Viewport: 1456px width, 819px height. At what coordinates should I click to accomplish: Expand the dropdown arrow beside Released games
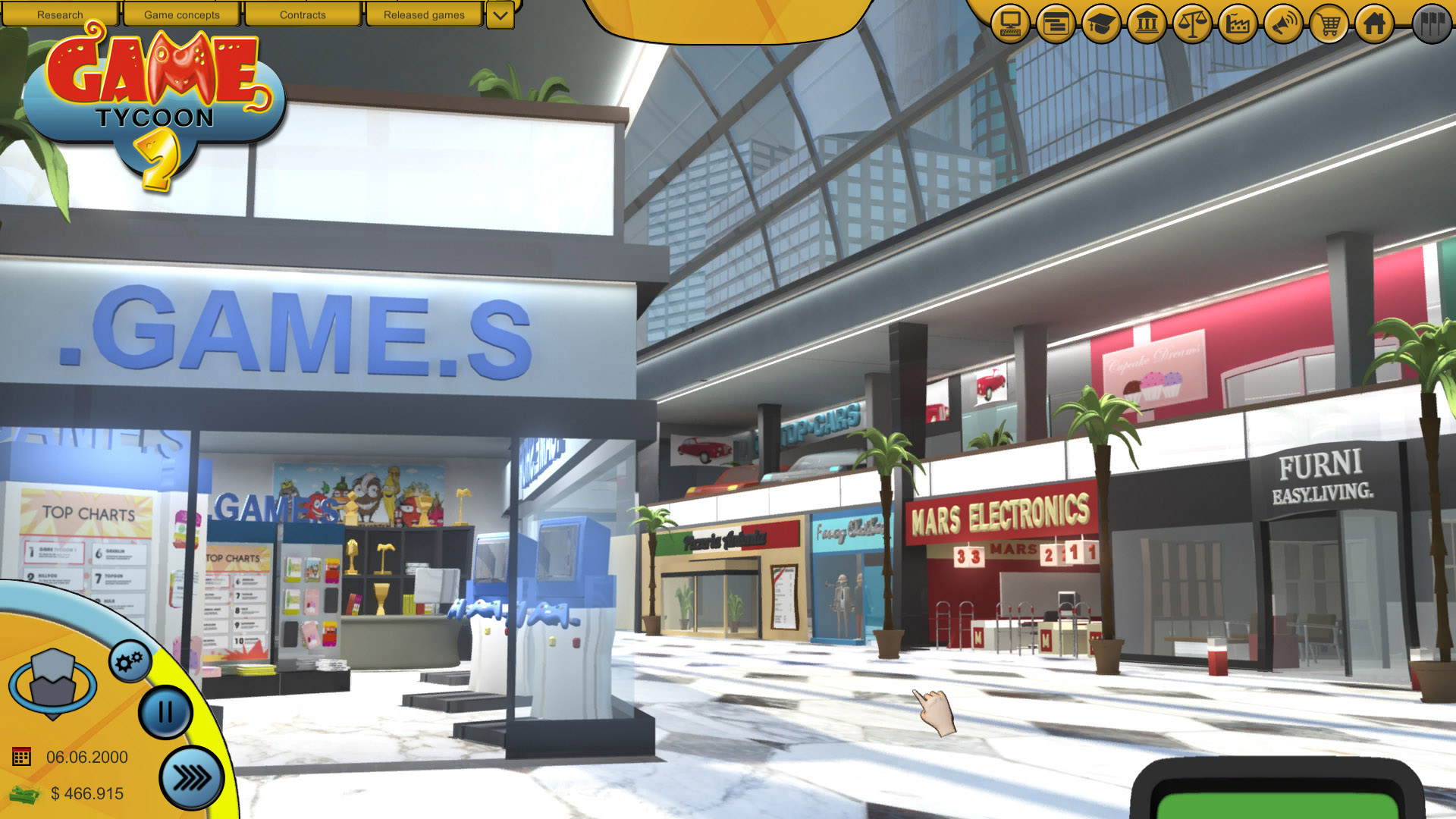[x=498, y=14]
